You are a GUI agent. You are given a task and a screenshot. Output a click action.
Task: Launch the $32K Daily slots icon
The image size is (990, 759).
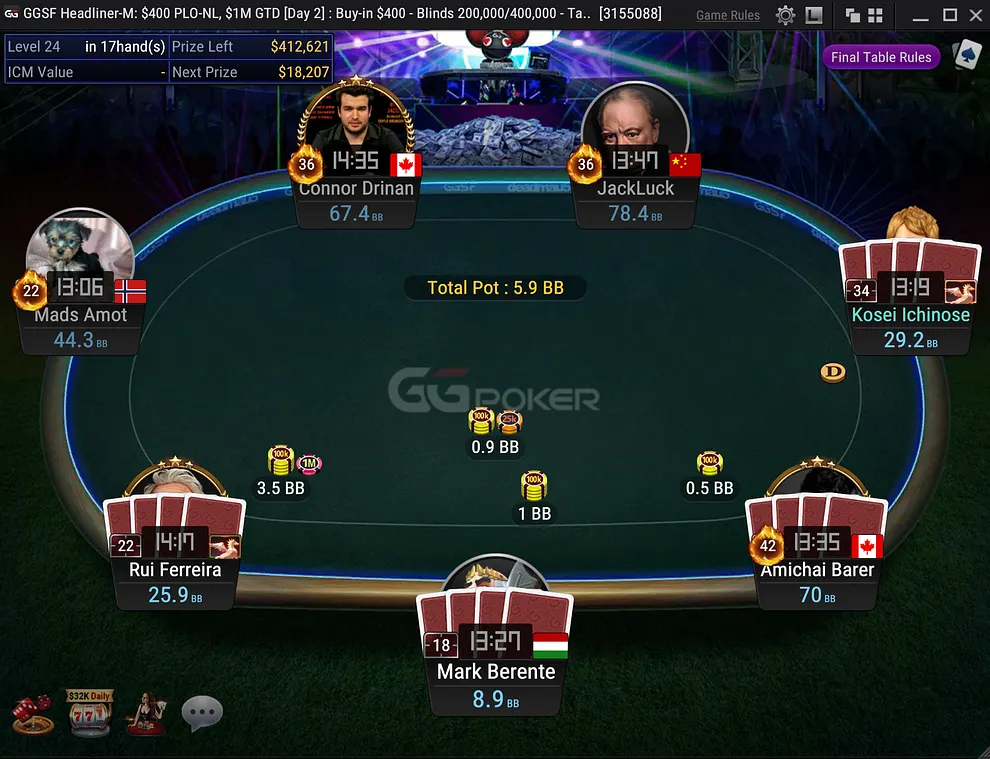[x=88, y=712]
